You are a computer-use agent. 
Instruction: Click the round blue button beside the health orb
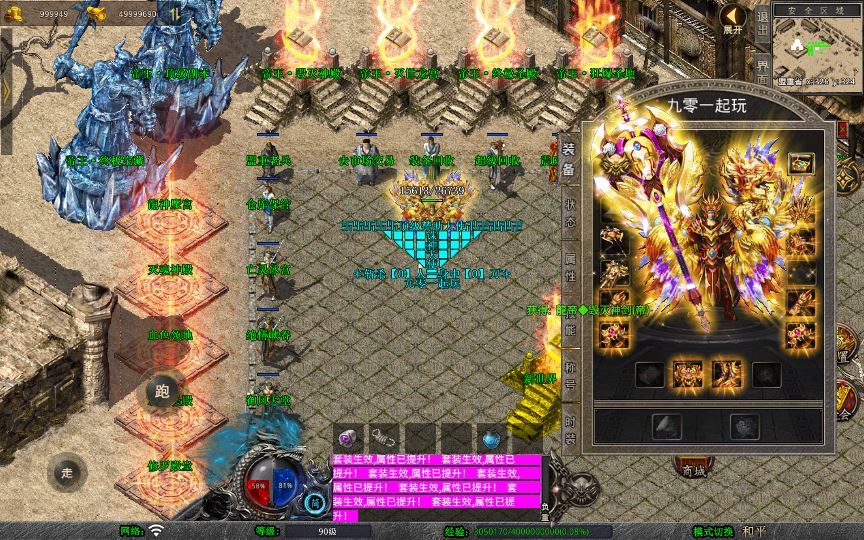pyautogui.click(x=315, y=502)
